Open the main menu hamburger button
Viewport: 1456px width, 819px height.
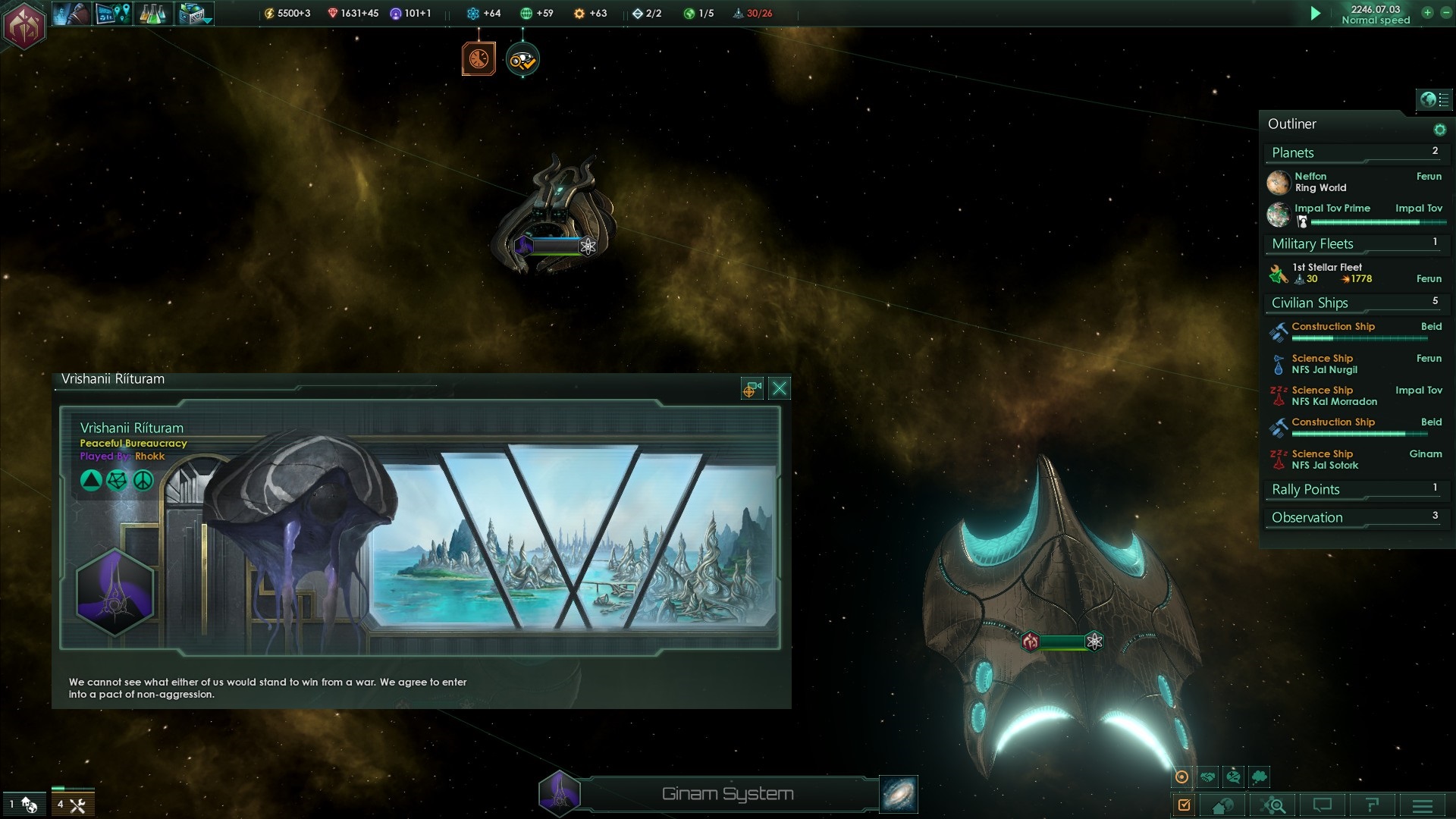(1423, 805)
